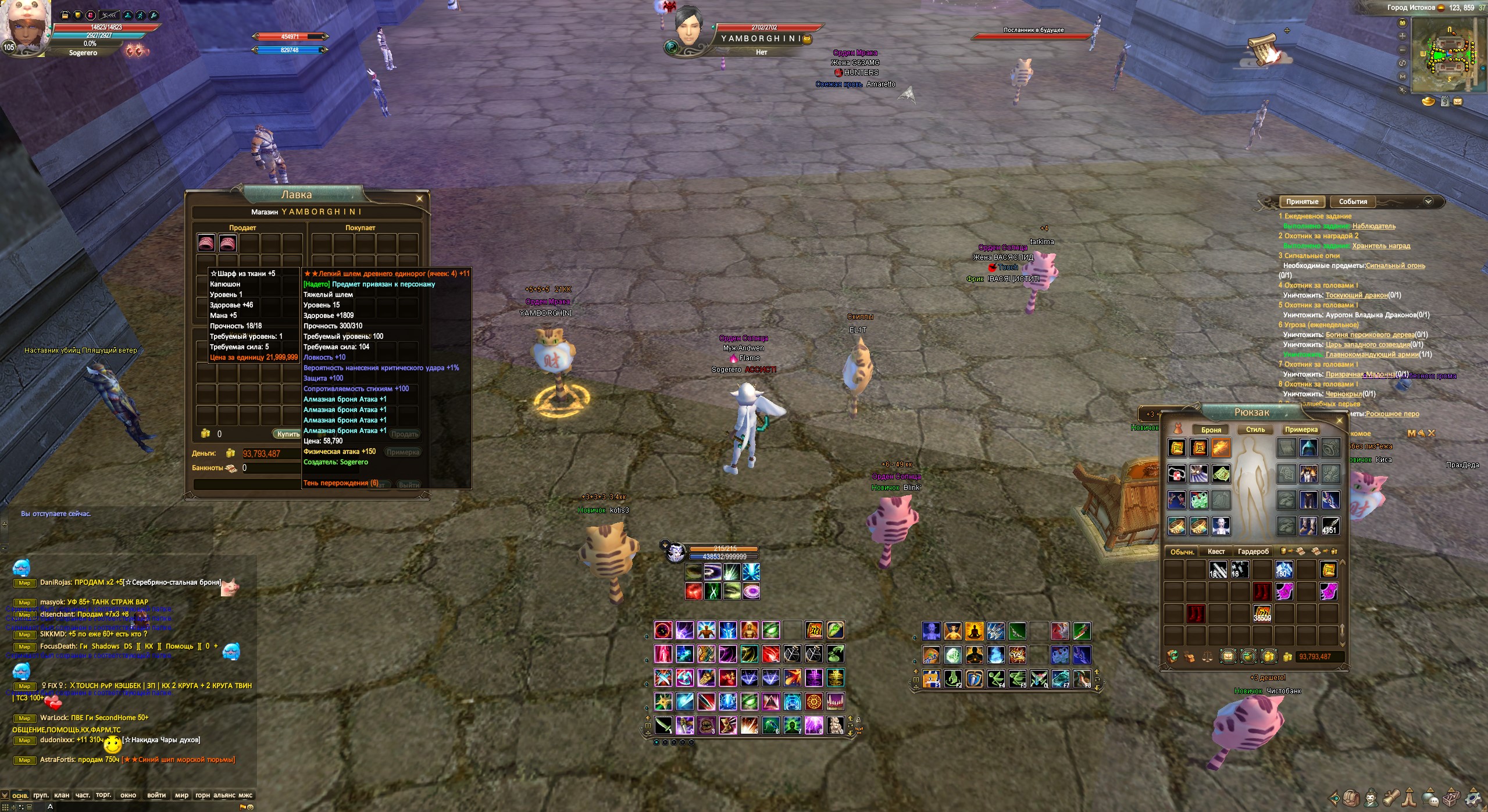The image size is (1488, 812).
Task: Switch to the Квест inventory tab
Action: (1216, 552)
